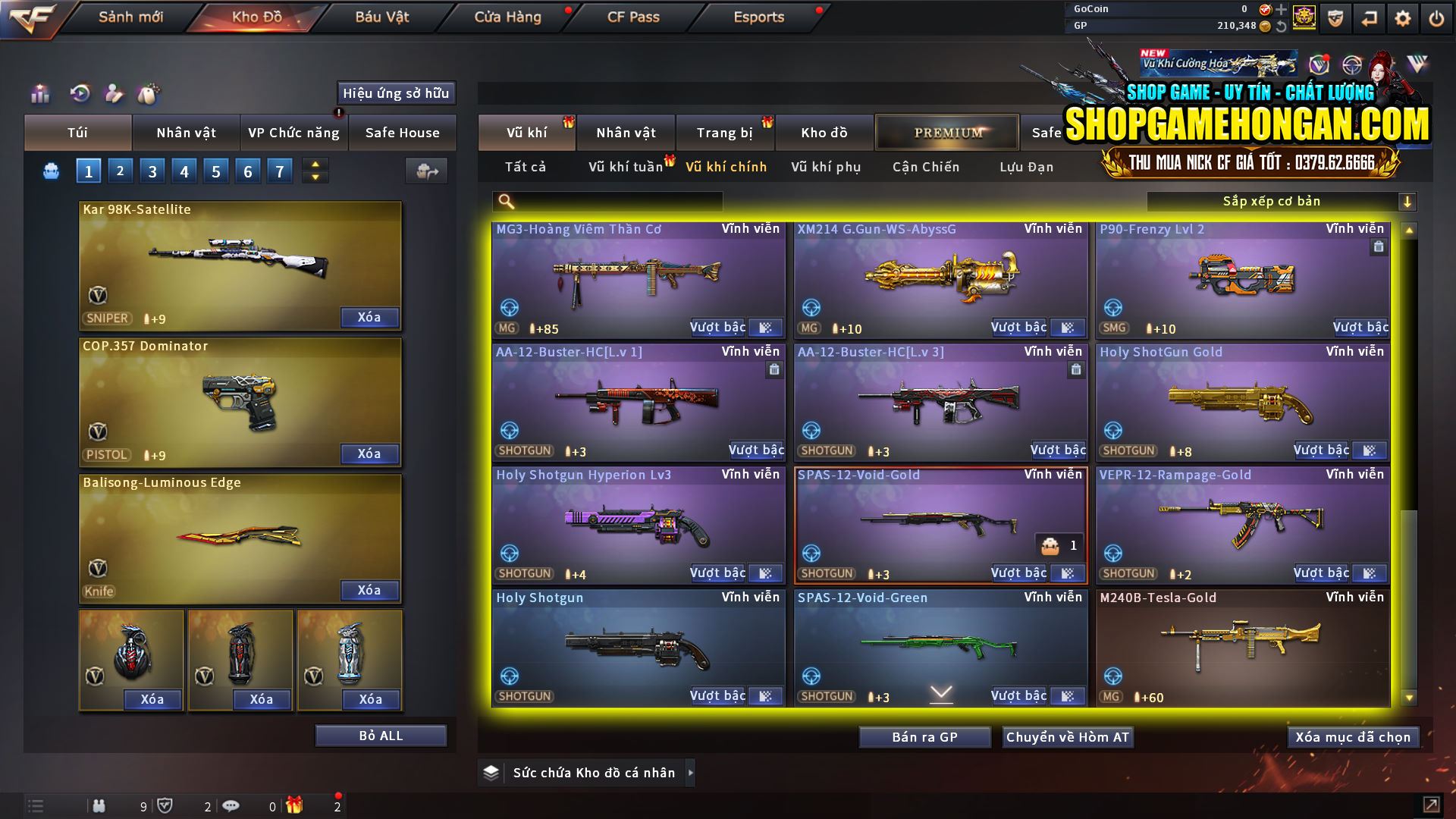Click the back arrow icon near the gear
Image resolution: width=1456 pixels, height=819 pixels.
[x=1369, y=17]
